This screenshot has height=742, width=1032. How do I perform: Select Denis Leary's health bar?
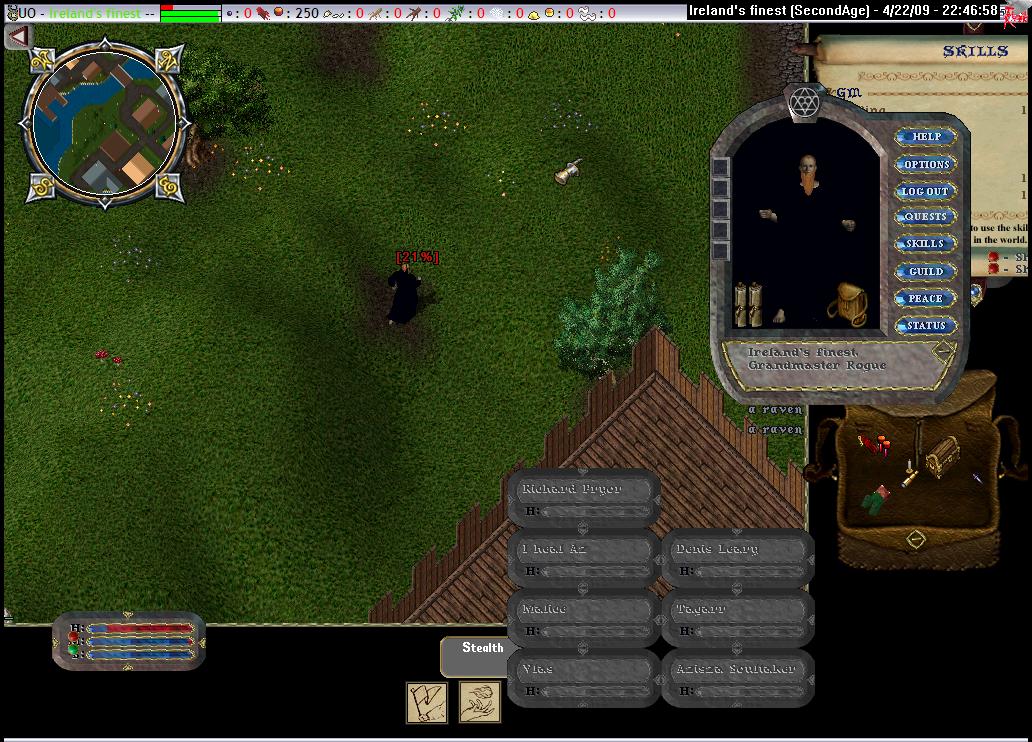(x=737, y=558)
